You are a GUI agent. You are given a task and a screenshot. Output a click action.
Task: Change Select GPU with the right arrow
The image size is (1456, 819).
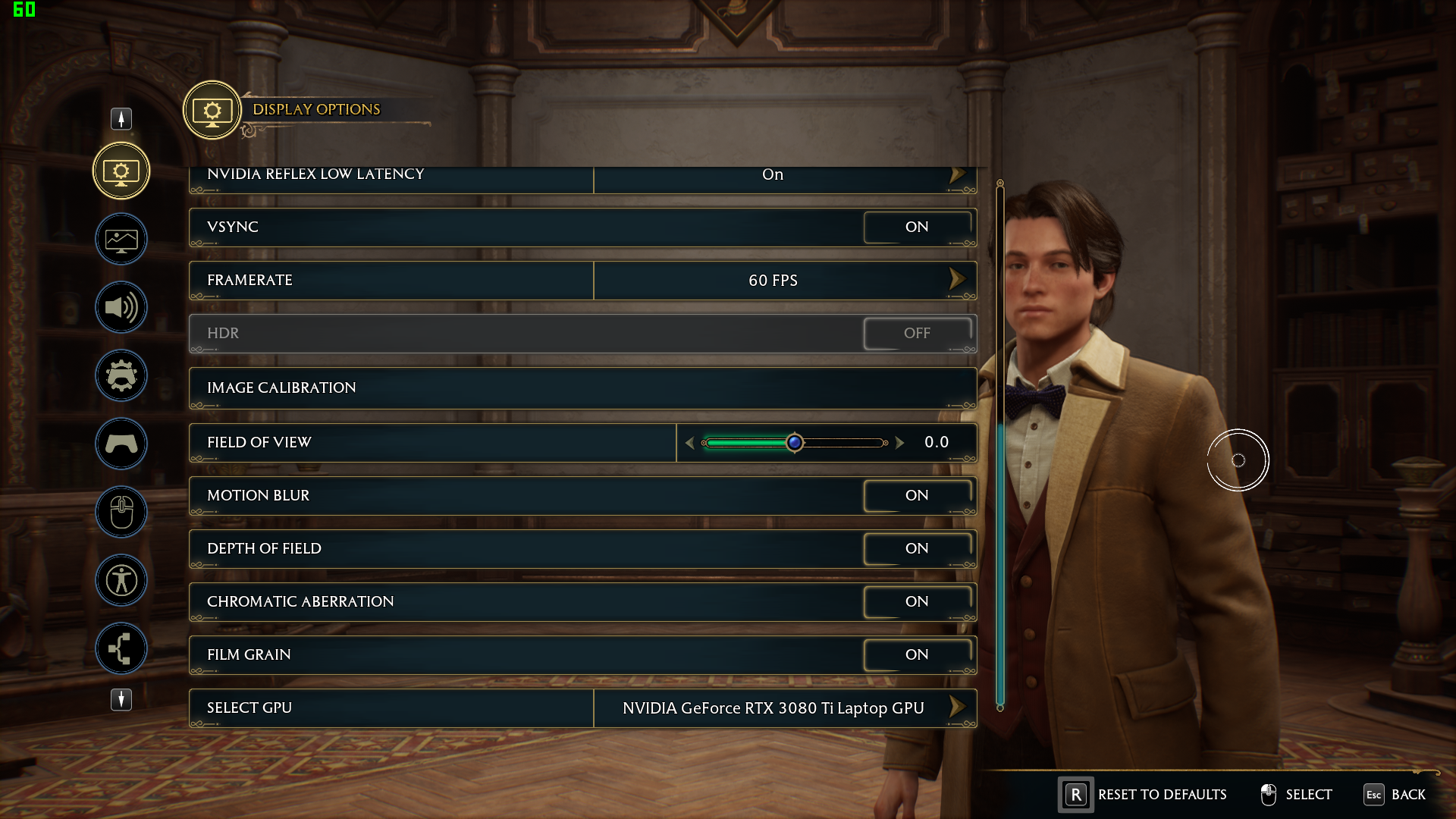957,708
